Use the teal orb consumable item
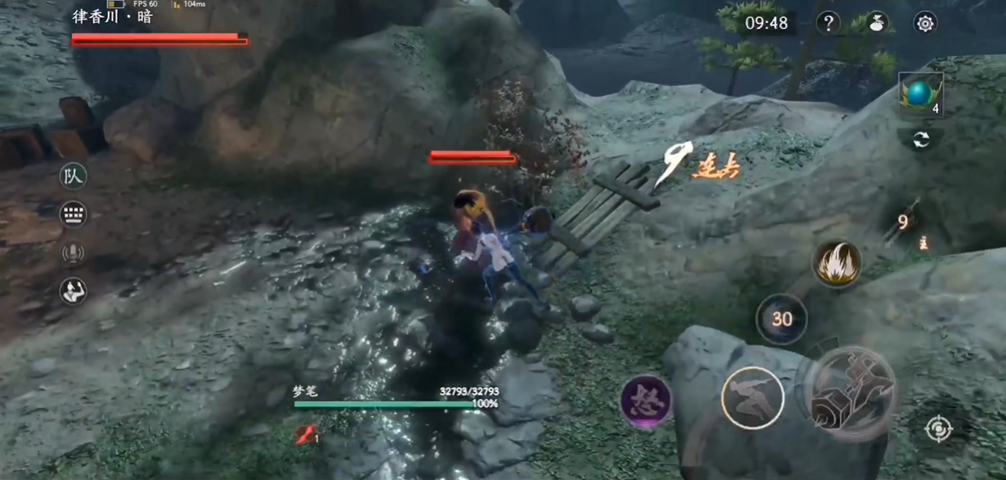 pos(919,94)
